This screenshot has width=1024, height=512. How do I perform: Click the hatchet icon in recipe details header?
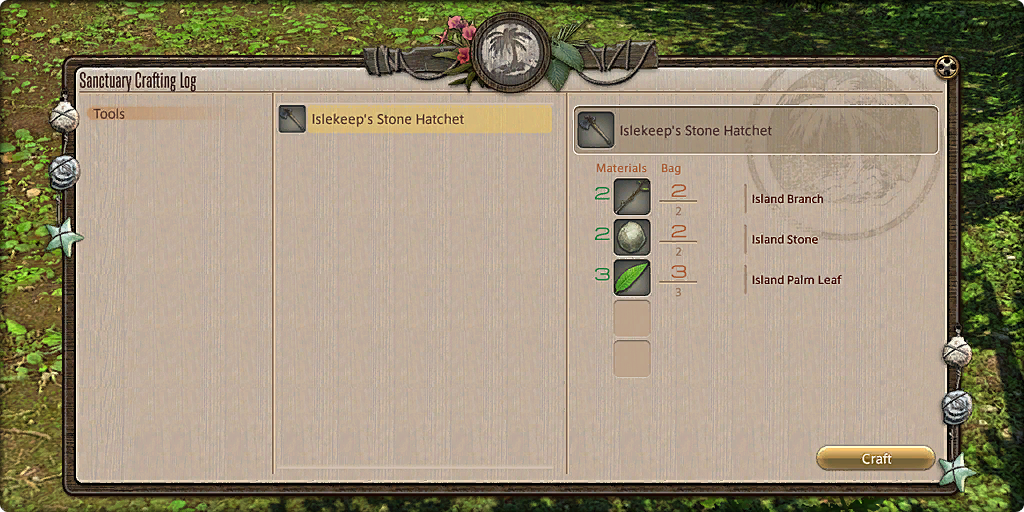[596, 130]
